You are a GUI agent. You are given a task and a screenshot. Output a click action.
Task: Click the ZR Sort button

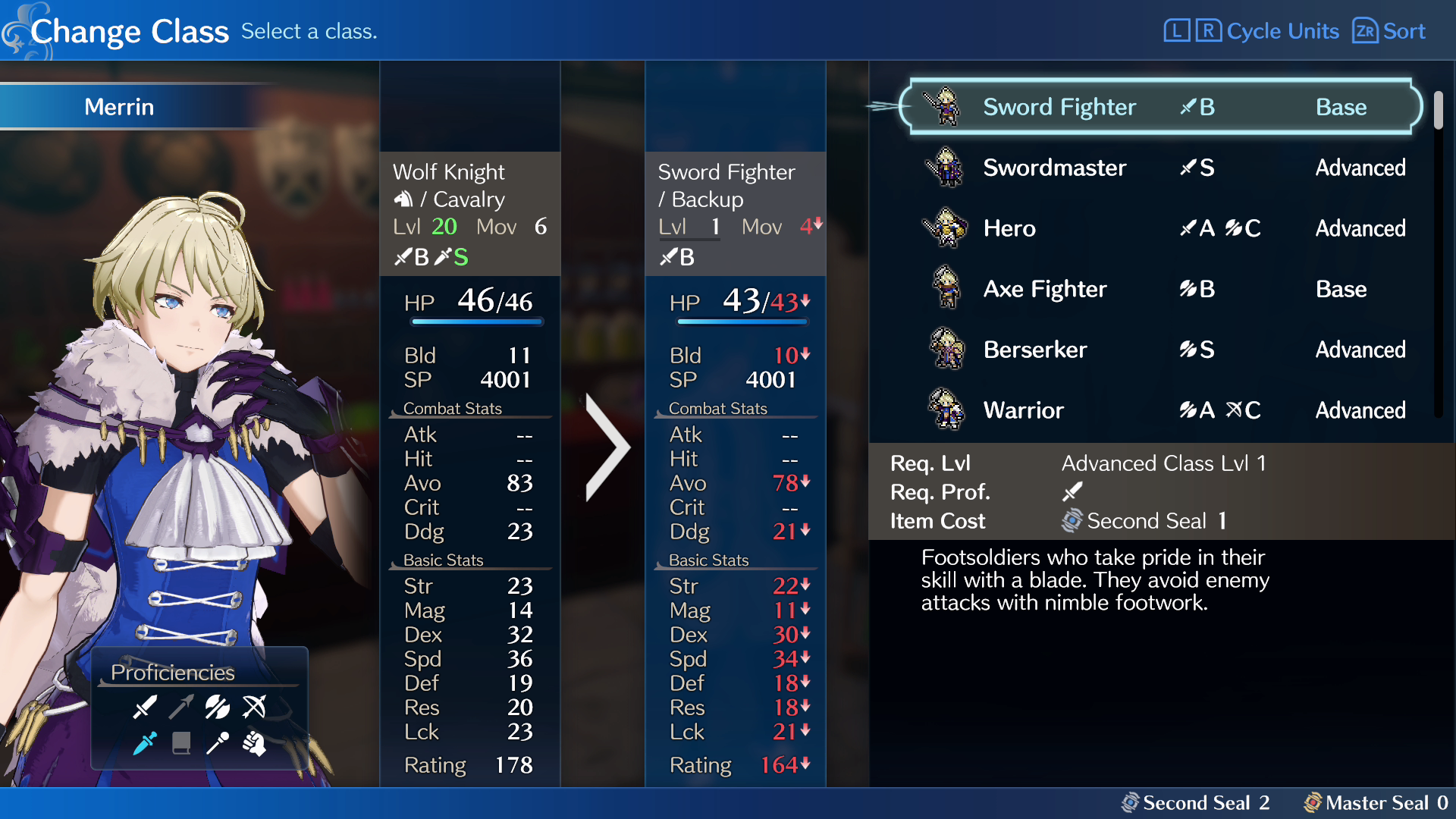coord(1388,31)
